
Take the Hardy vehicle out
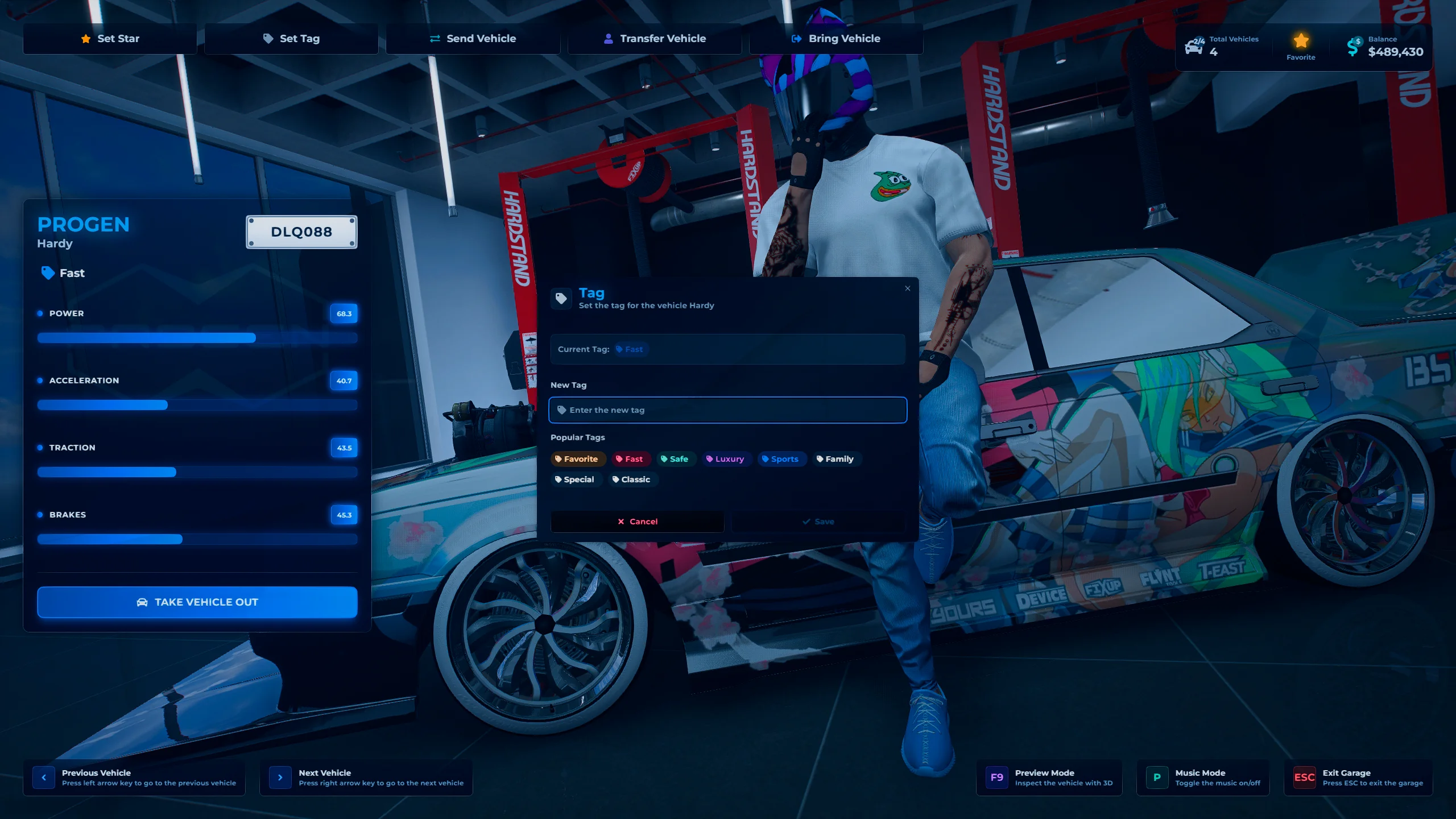(197, 602)
